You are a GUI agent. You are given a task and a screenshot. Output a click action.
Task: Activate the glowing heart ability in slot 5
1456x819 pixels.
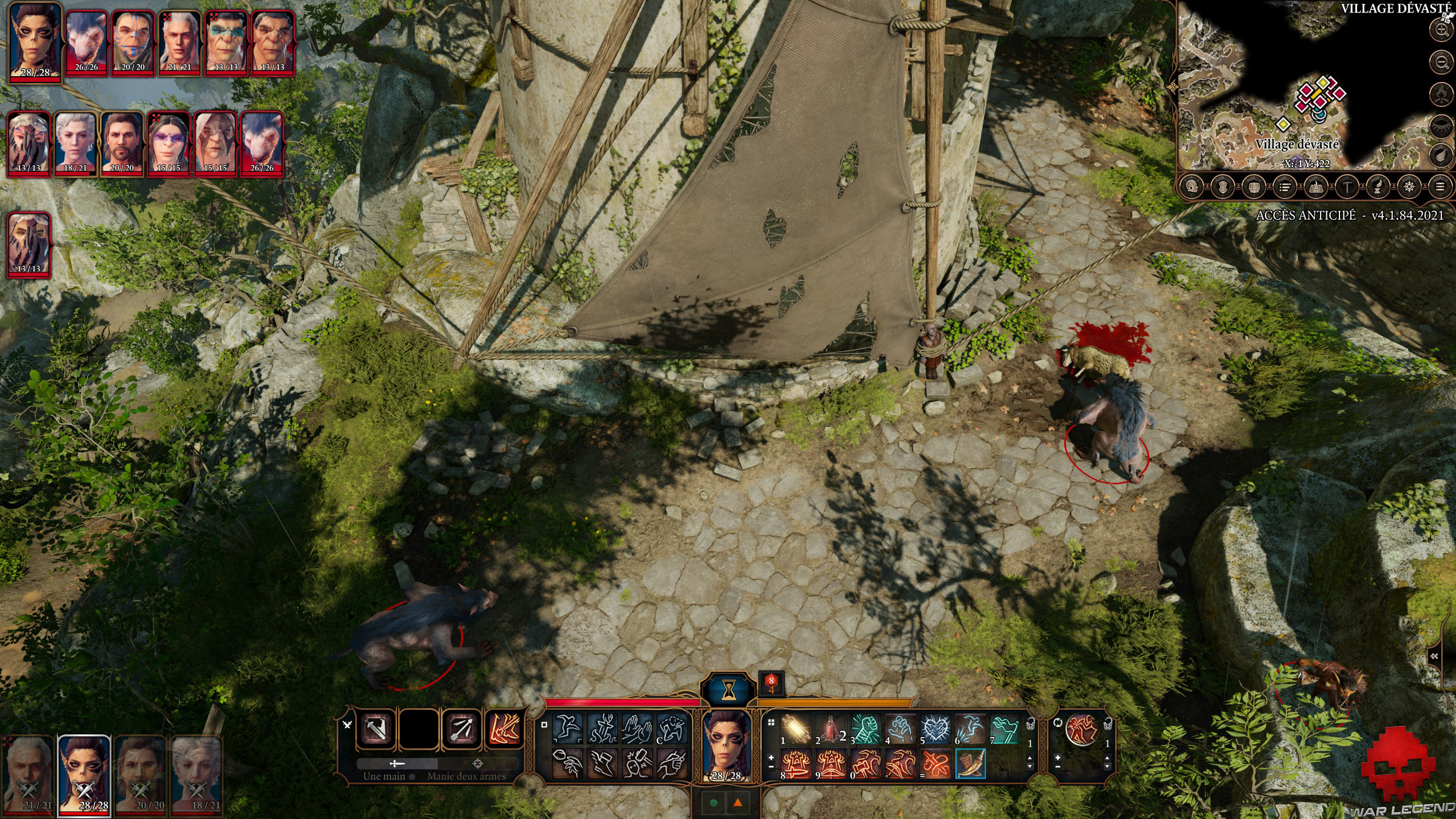coord(935,729)
